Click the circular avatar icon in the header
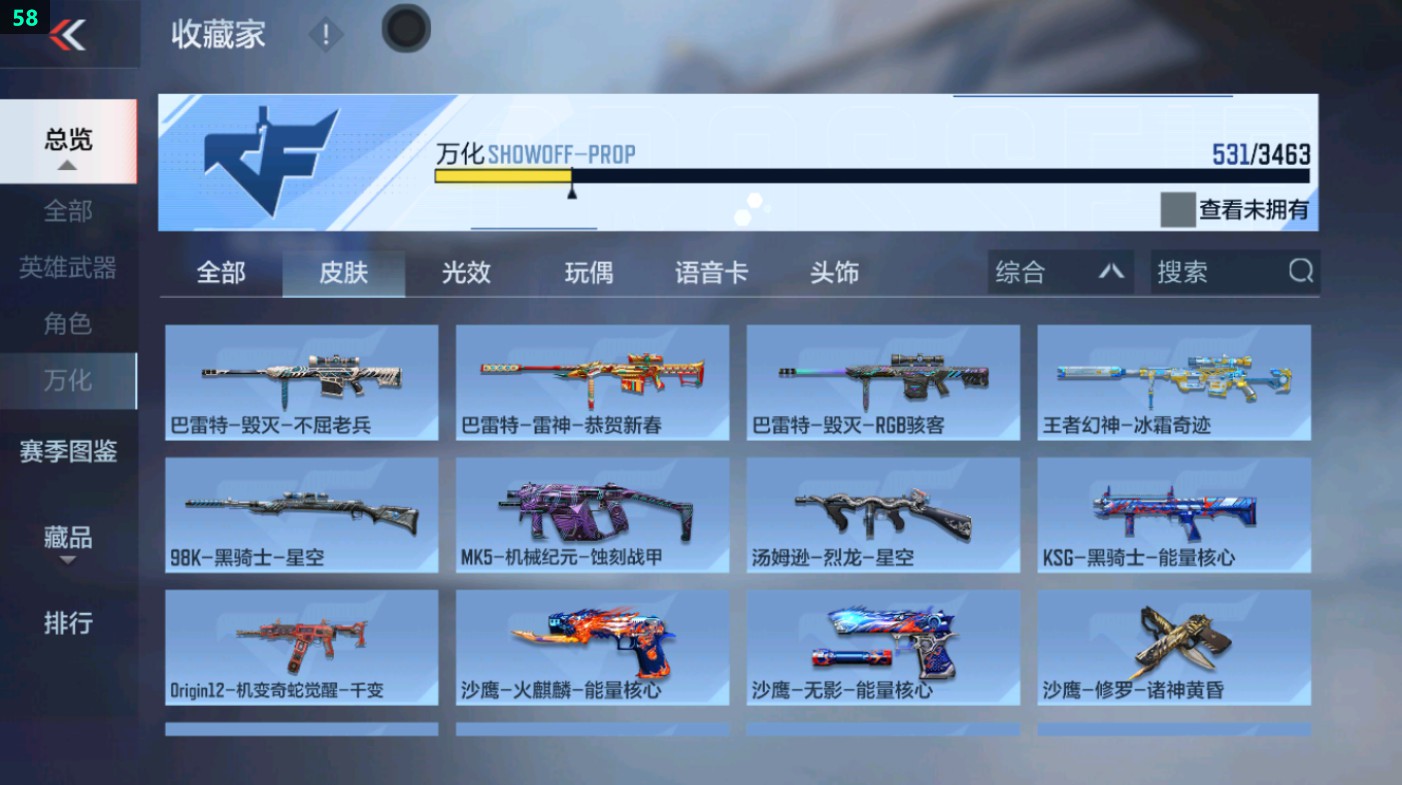Viewport: 1402px width, 785px height. pos(405,29)
